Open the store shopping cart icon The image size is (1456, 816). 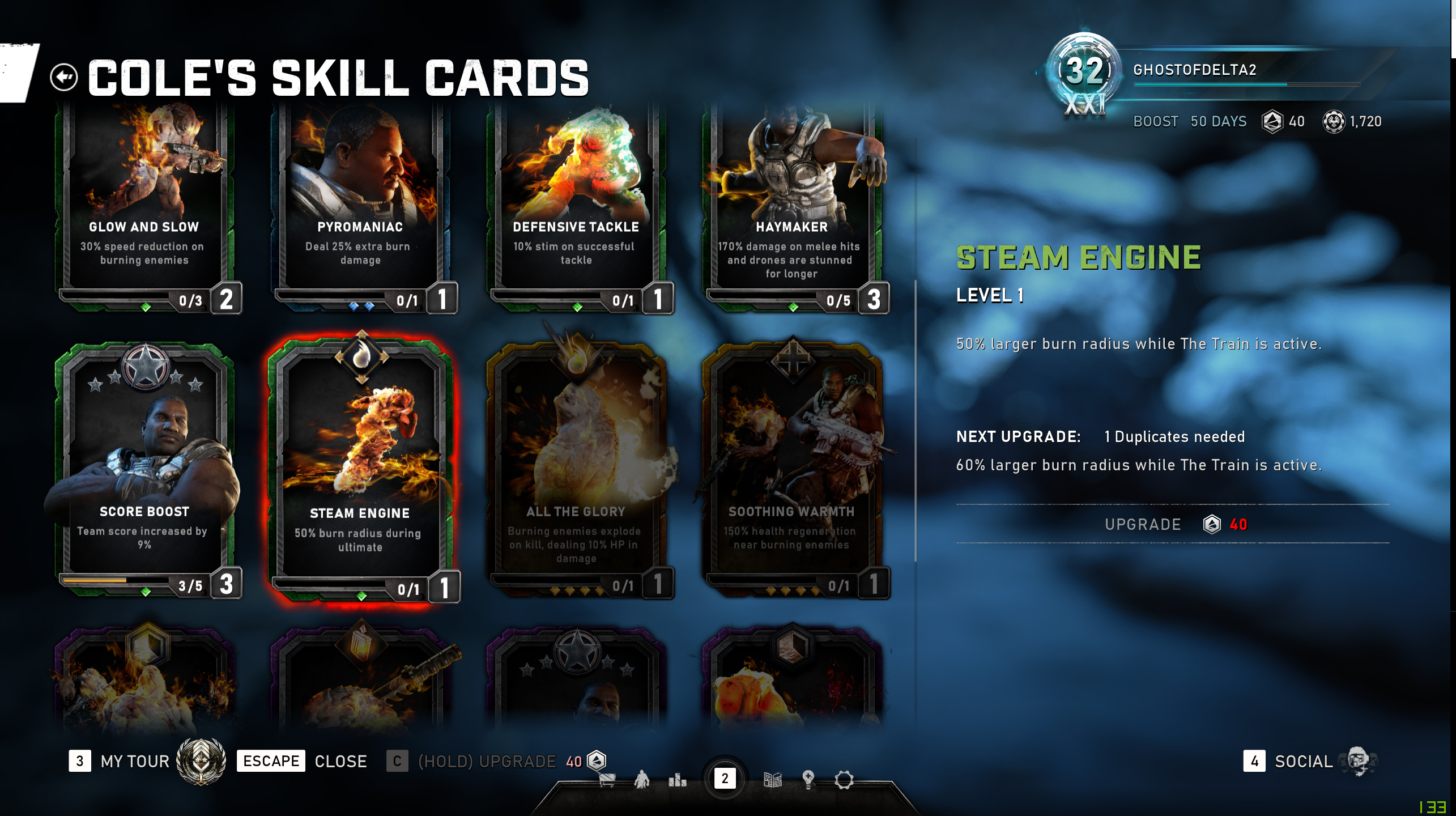click(607, 780)
